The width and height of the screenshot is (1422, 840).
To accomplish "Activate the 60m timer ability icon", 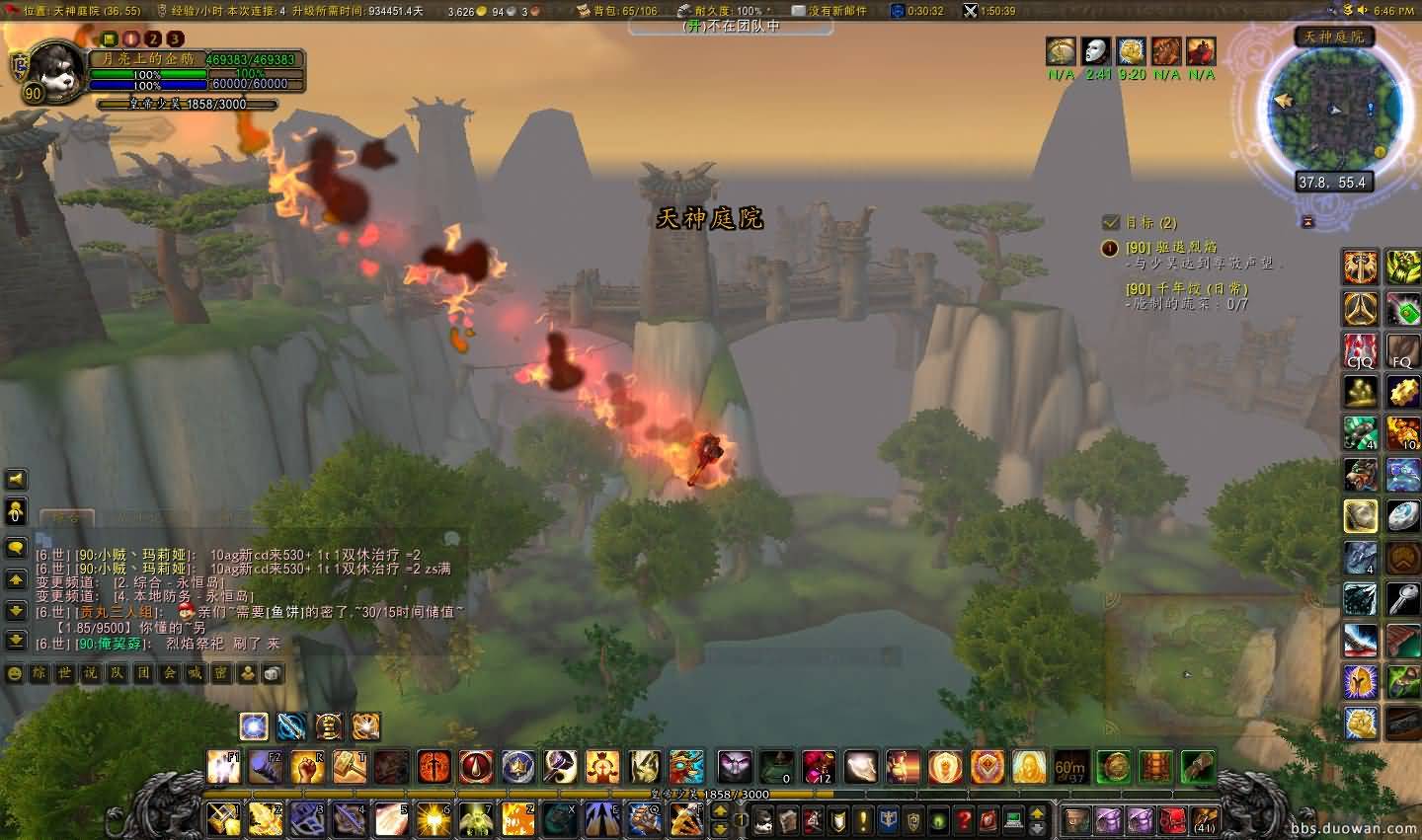I will pyautogui.click(x=1070, y=766).
